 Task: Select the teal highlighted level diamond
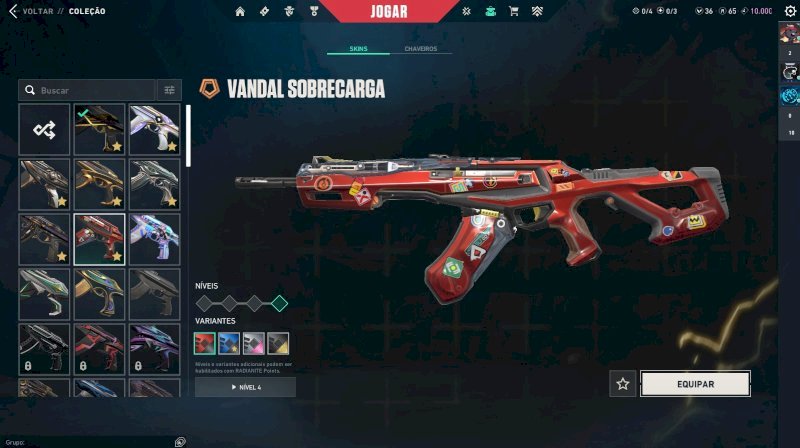click(280, 303)
